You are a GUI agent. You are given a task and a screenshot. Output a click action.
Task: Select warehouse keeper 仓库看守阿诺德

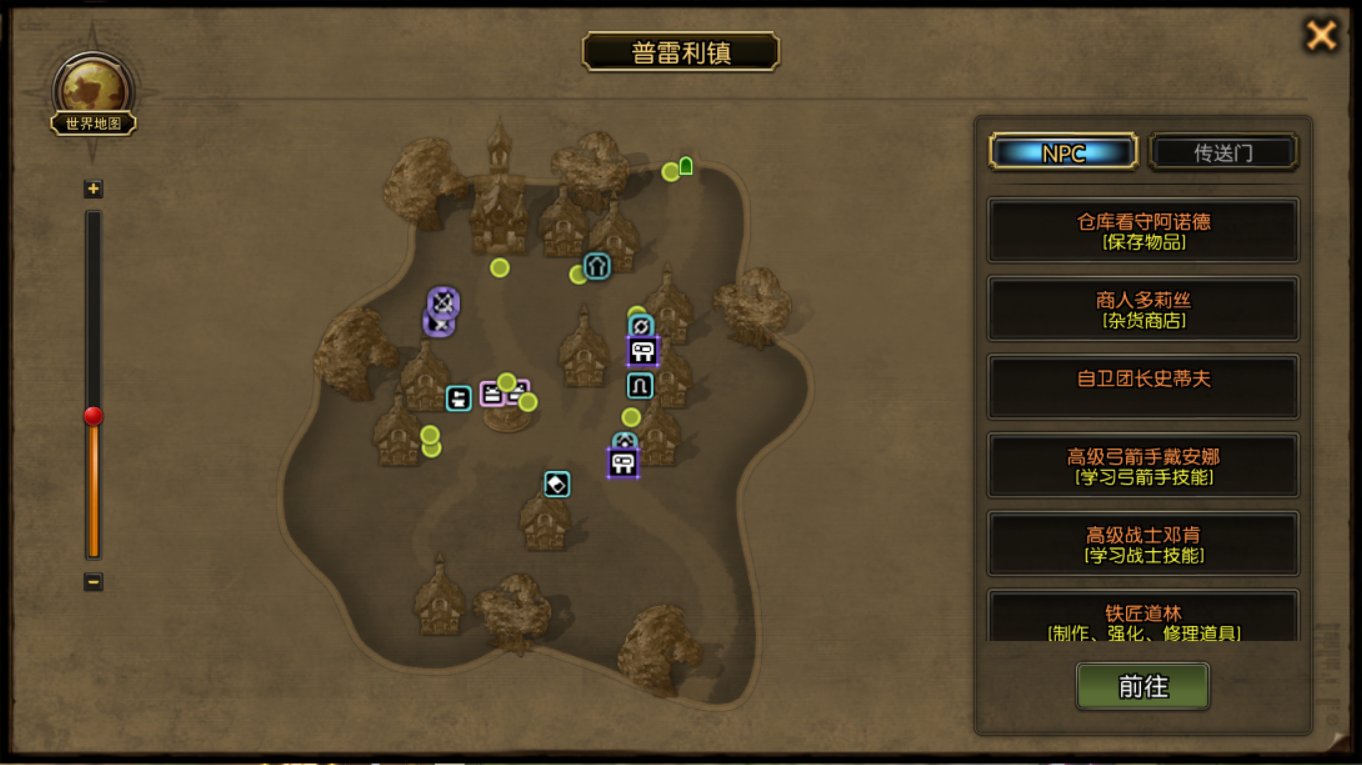(1143, 231)
